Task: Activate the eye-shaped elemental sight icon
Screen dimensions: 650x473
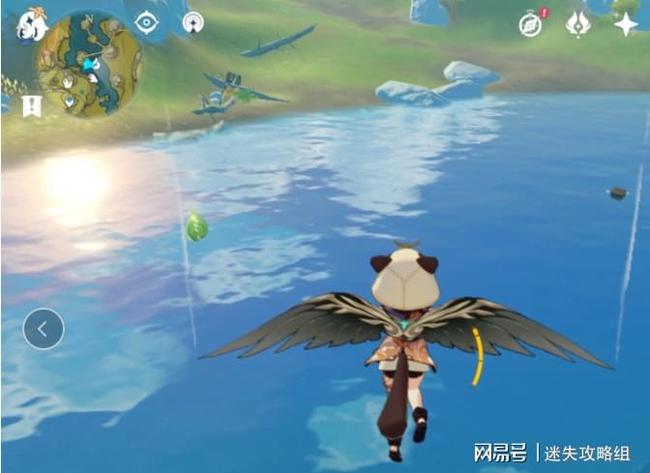Action: point(147,22)
